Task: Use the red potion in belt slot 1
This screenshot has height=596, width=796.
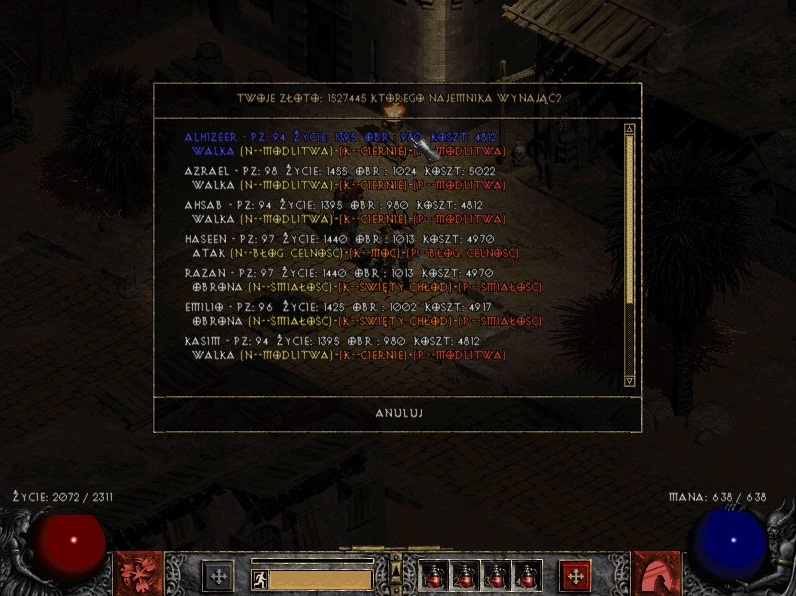Action: [433, 576]
